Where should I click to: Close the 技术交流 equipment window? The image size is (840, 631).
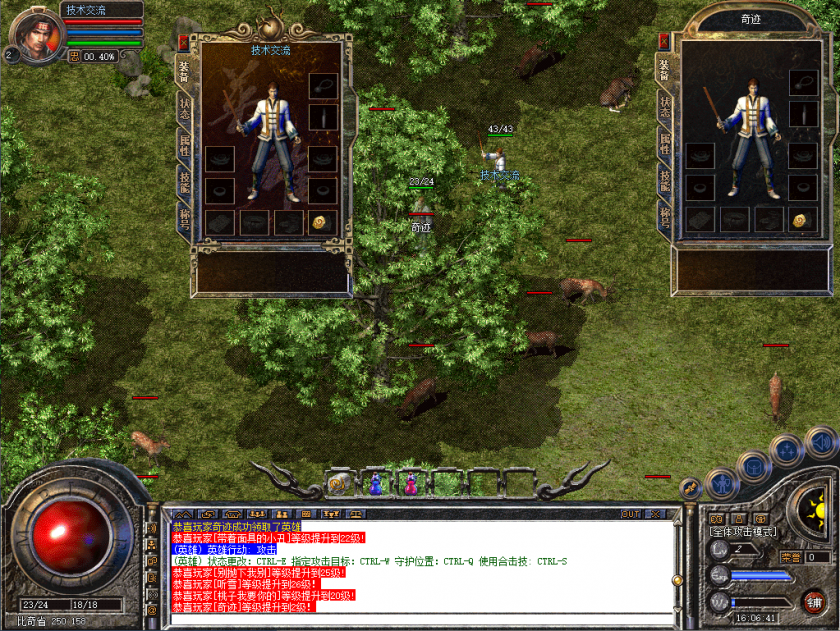[x=183, y=41]
